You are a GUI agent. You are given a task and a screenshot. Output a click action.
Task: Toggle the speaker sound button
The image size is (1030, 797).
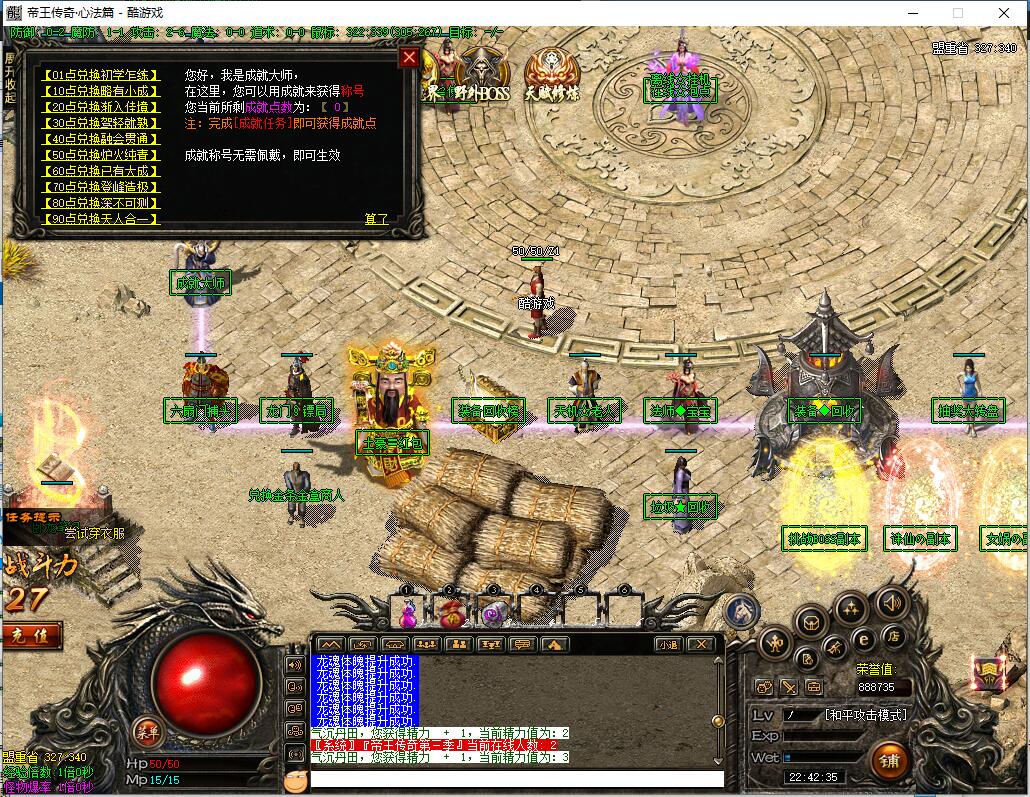coord(892,602)
